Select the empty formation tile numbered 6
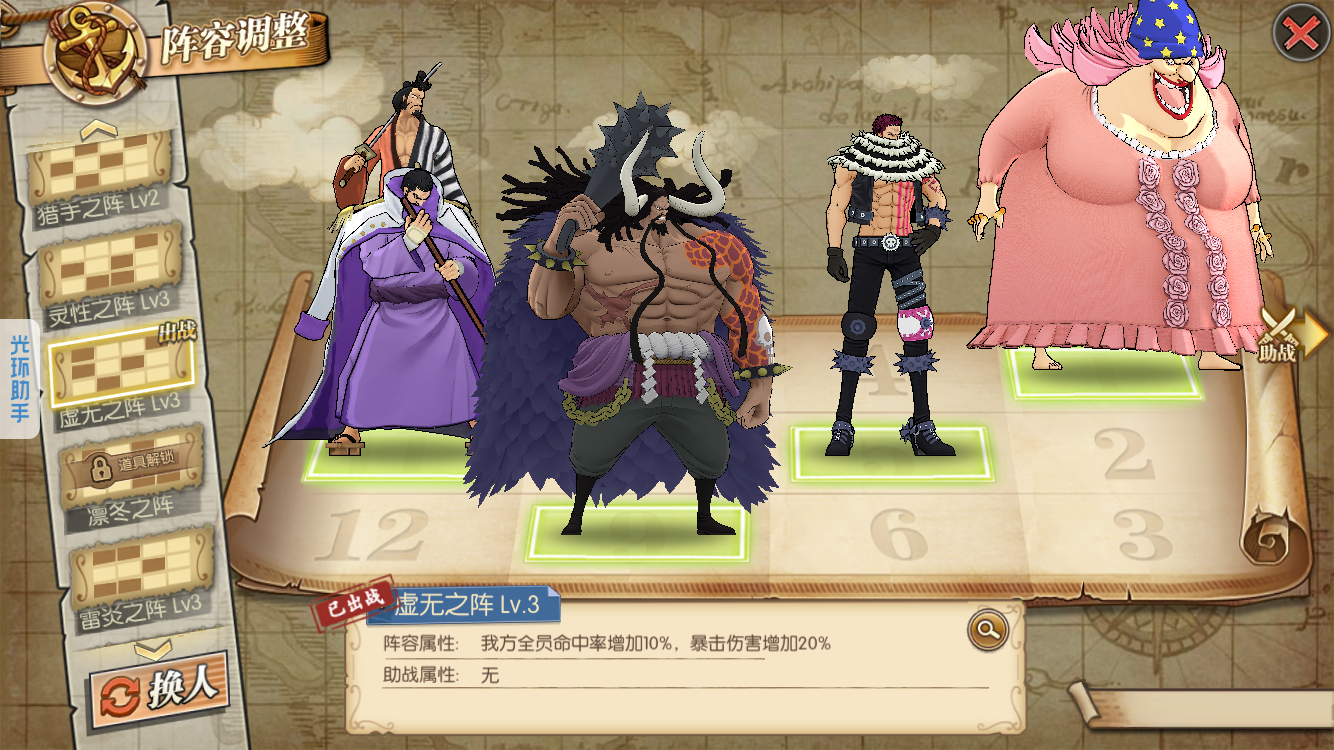 pyautogui.click(x=897, y=535)
